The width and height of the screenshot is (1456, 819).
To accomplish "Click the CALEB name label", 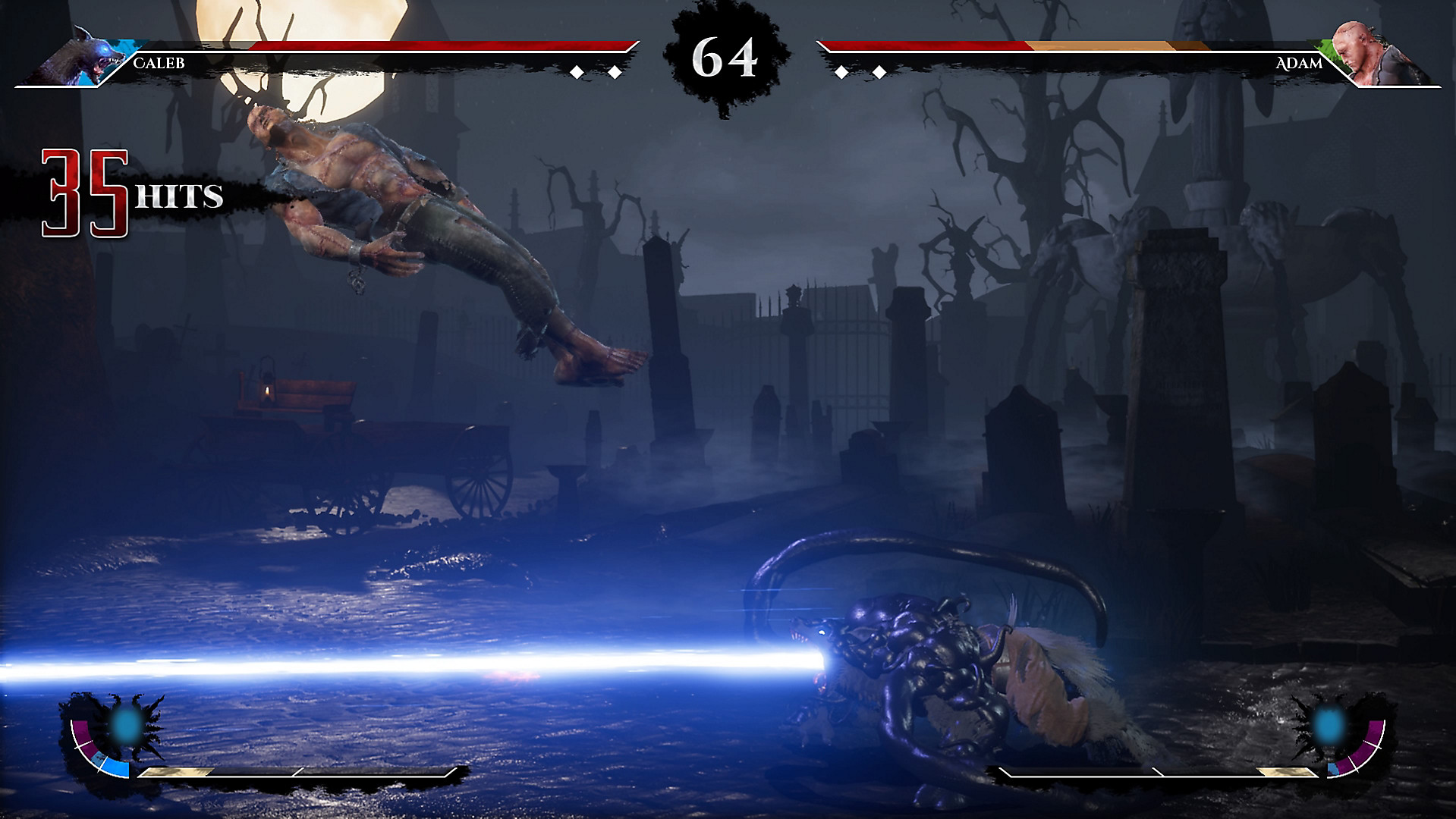I will tap(158, 64).
